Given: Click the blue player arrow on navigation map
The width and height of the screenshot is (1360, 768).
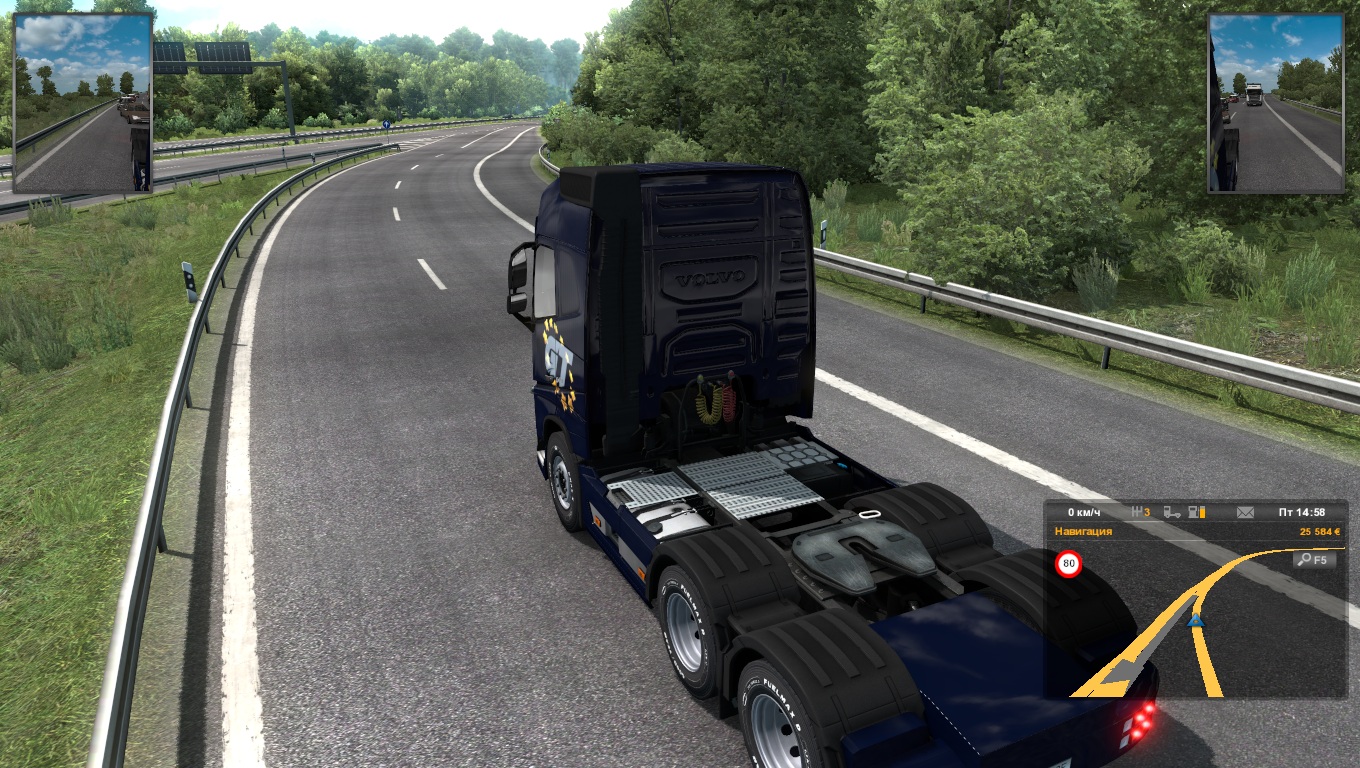Looking at the screenshot, I should tap(1195, 621).
